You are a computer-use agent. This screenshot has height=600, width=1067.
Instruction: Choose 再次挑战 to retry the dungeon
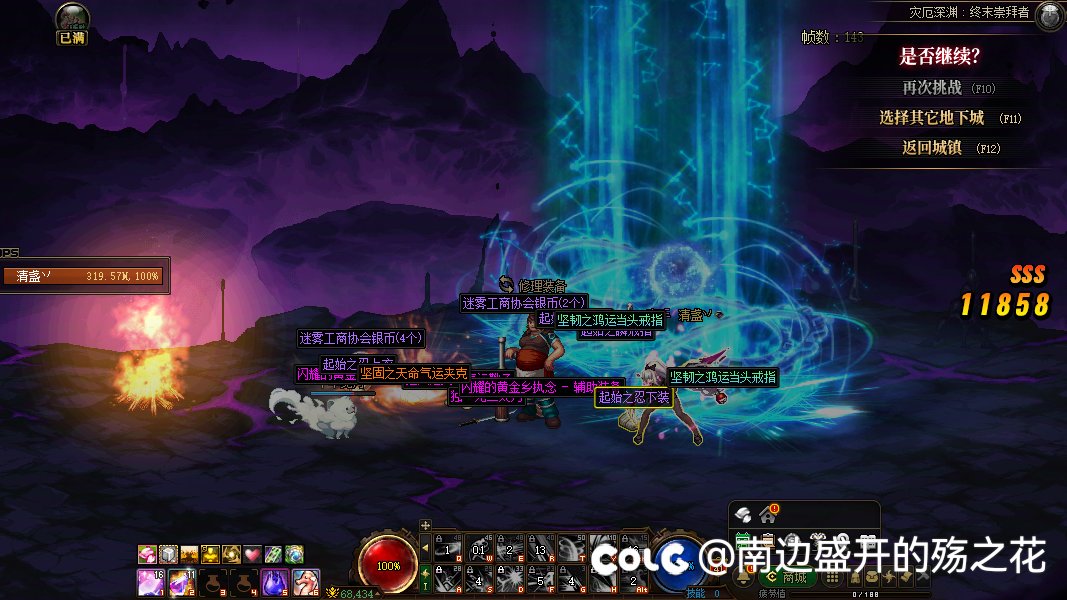934,88
